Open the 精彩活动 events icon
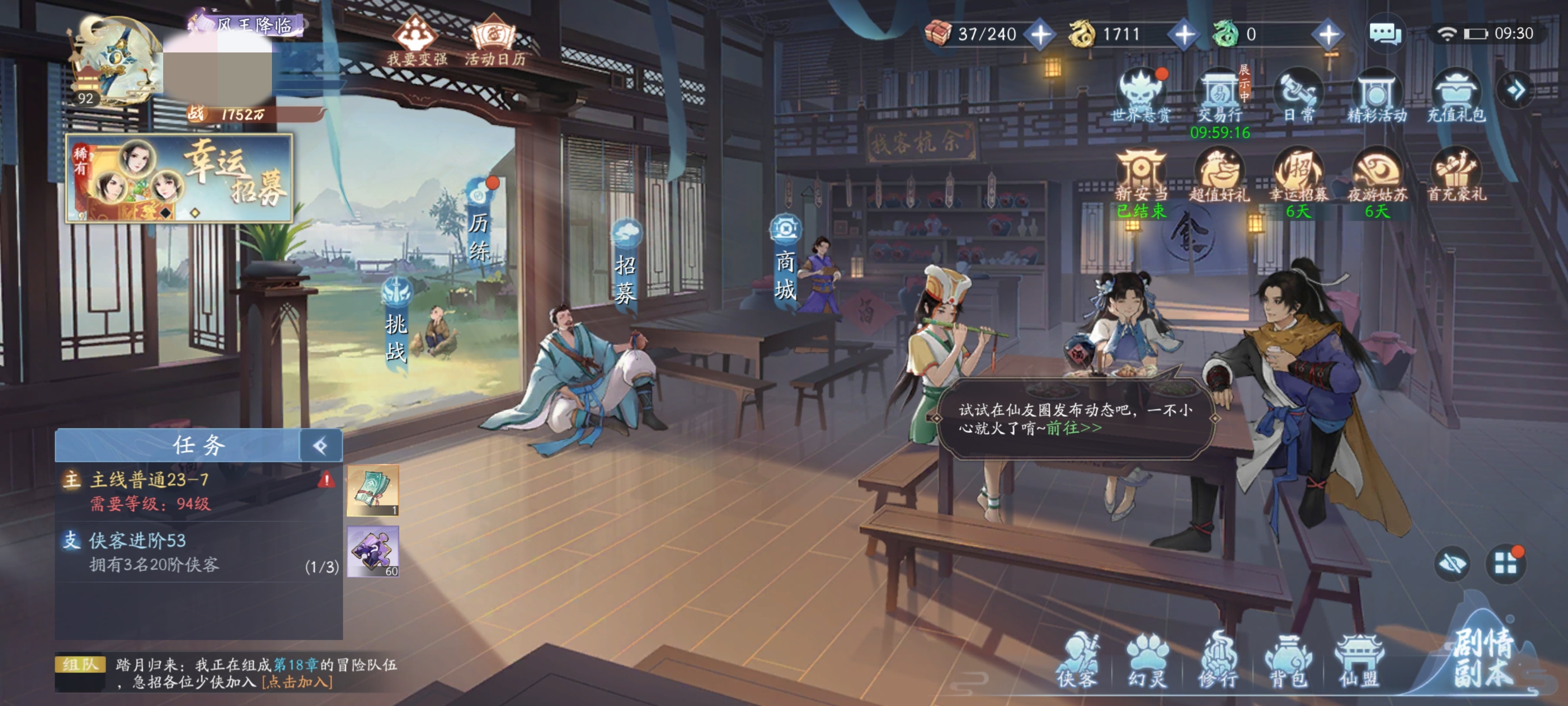This screenshot has height=706, width=1568. (x=1376, y=96)
